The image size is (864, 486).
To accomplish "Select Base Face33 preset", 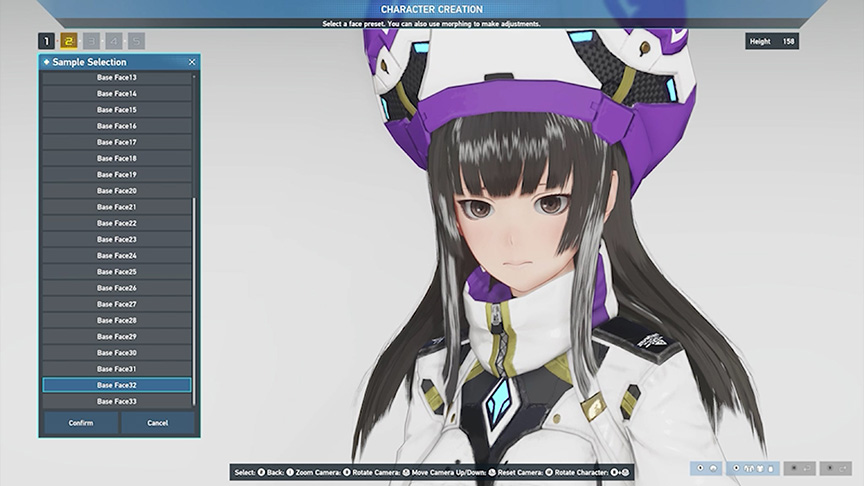I will coord(117,401).
